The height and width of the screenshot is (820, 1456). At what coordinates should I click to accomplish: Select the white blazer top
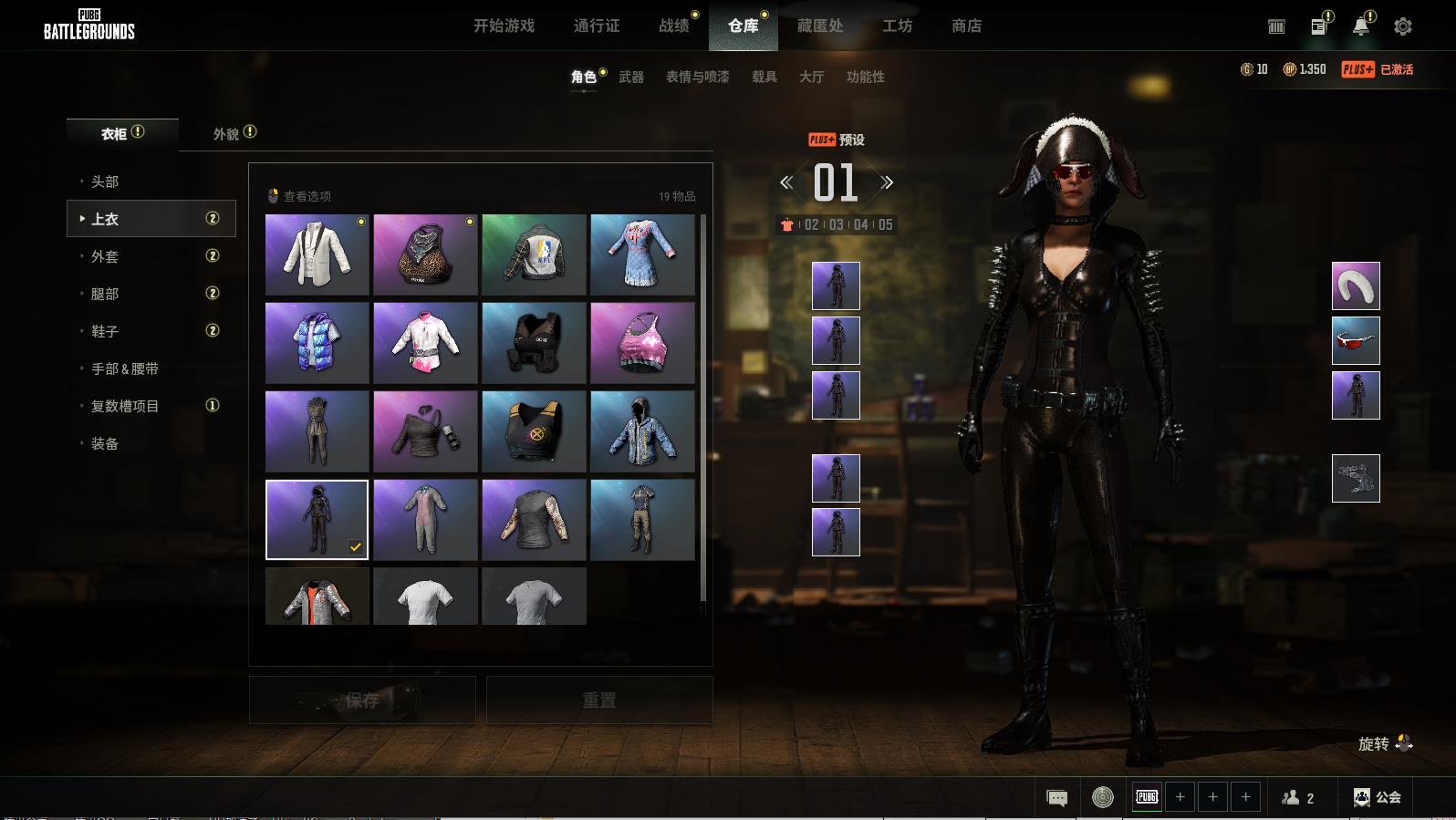pyautogui.click(x=317, y=254)
